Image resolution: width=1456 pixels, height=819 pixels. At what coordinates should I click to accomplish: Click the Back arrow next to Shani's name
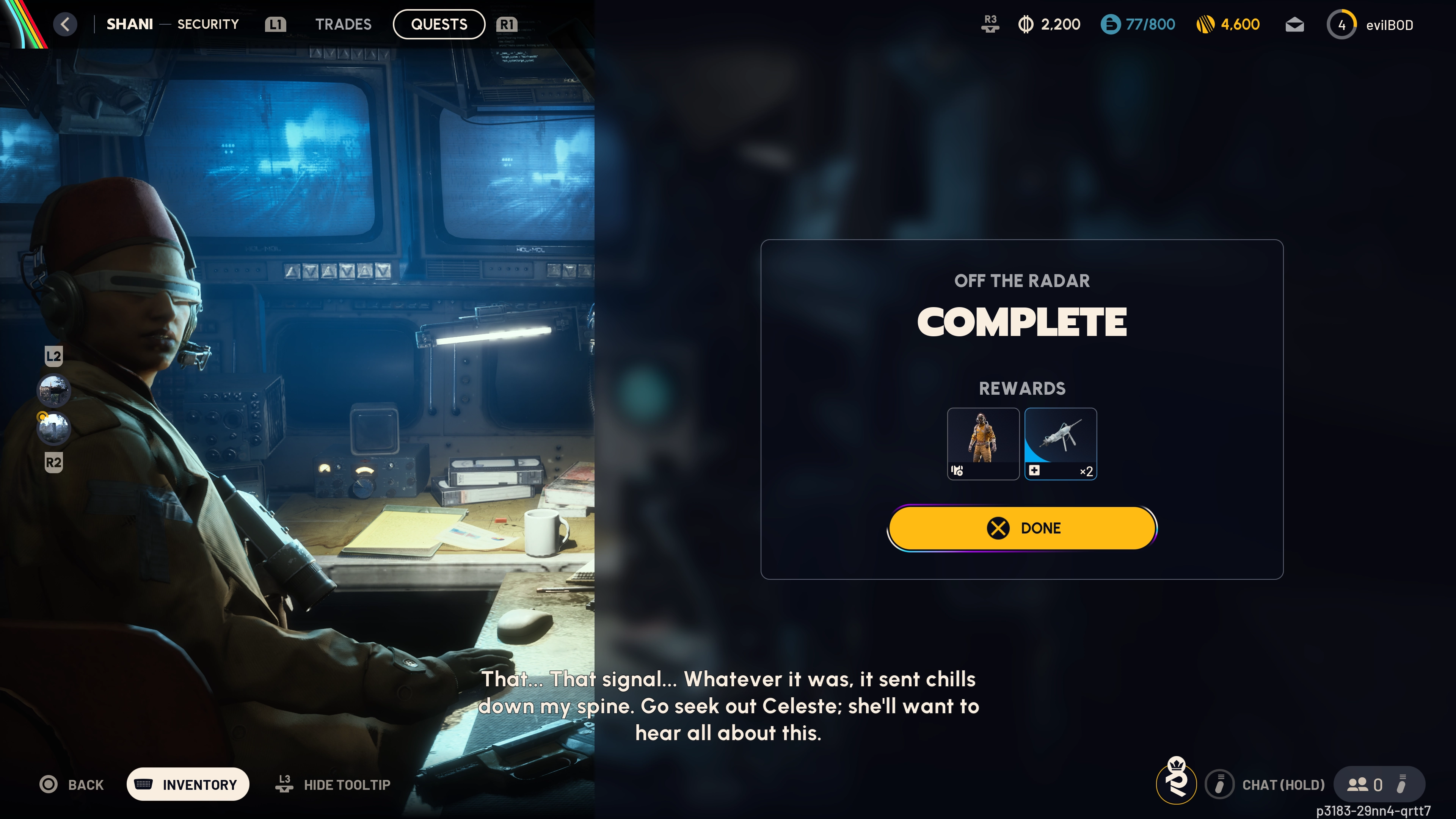(65, 24)
